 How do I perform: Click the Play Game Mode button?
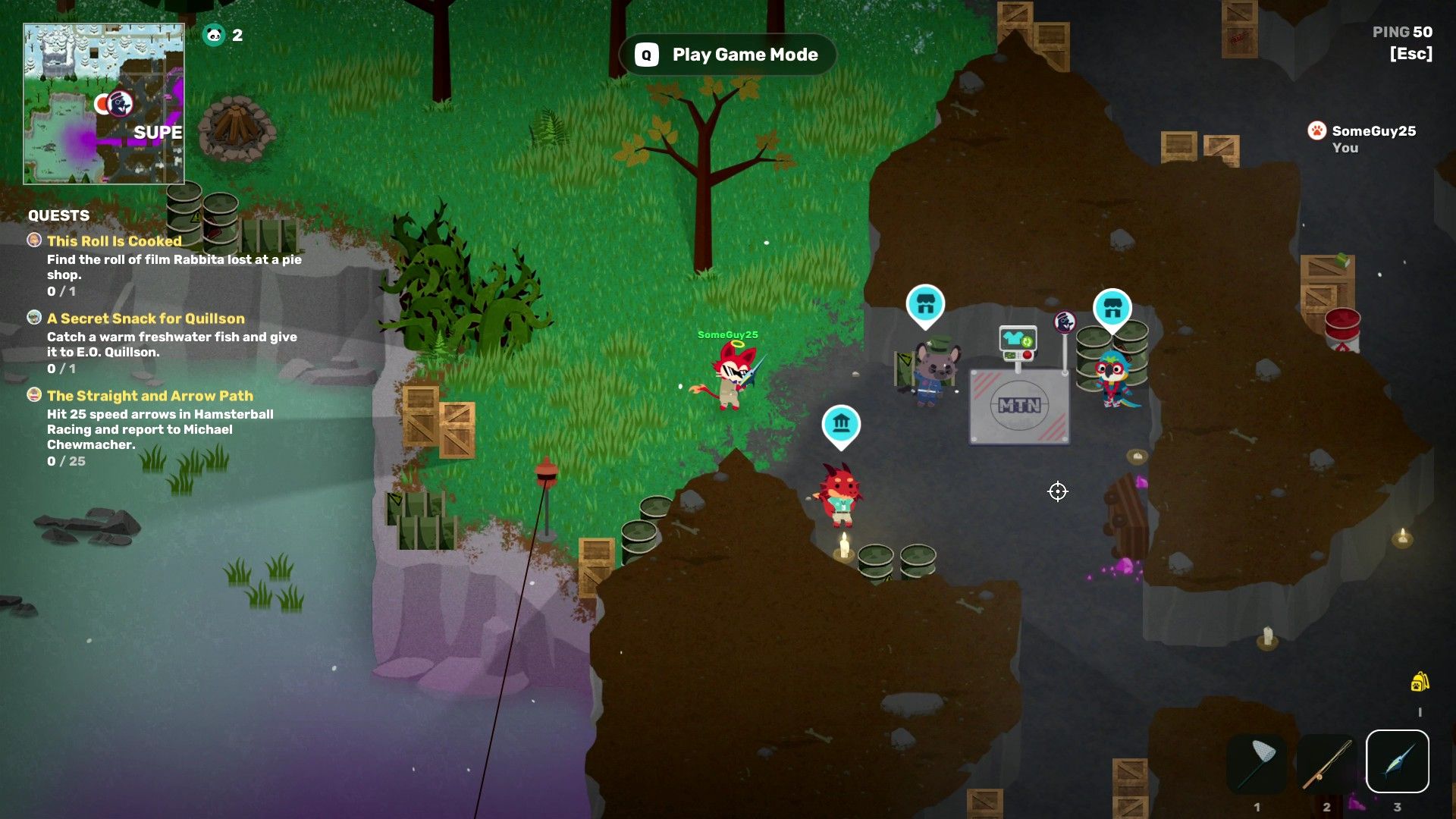[728, 55]
